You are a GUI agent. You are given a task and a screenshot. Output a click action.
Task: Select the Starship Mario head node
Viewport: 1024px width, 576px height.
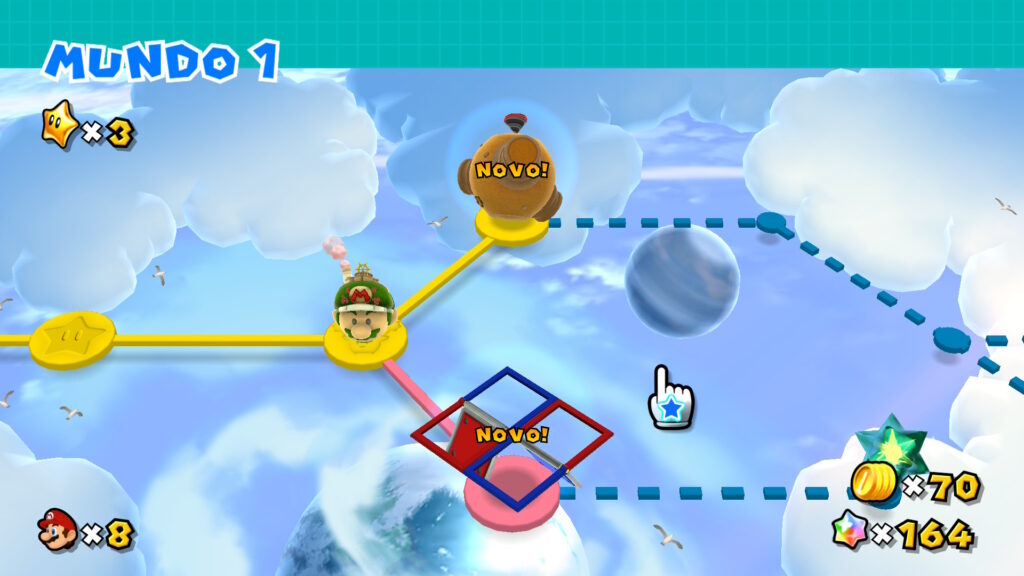tap(365, 308)
